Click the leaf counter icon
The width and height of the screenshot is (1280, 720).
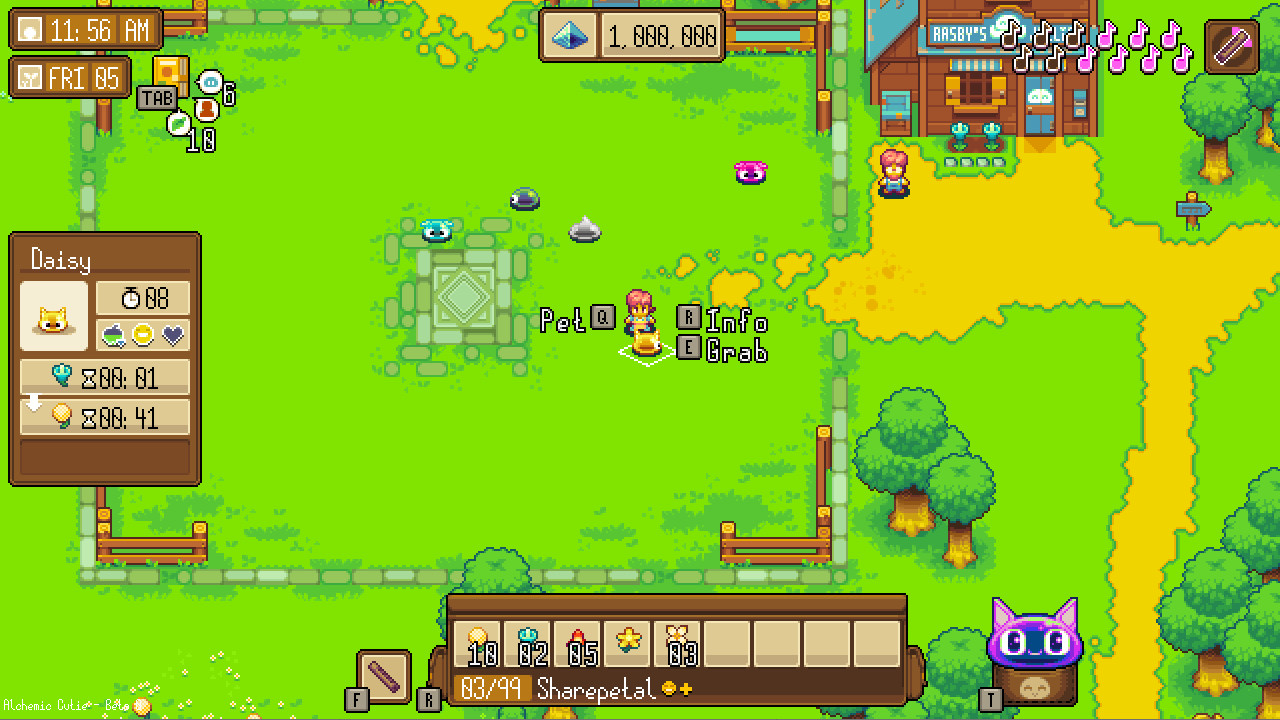178,124
